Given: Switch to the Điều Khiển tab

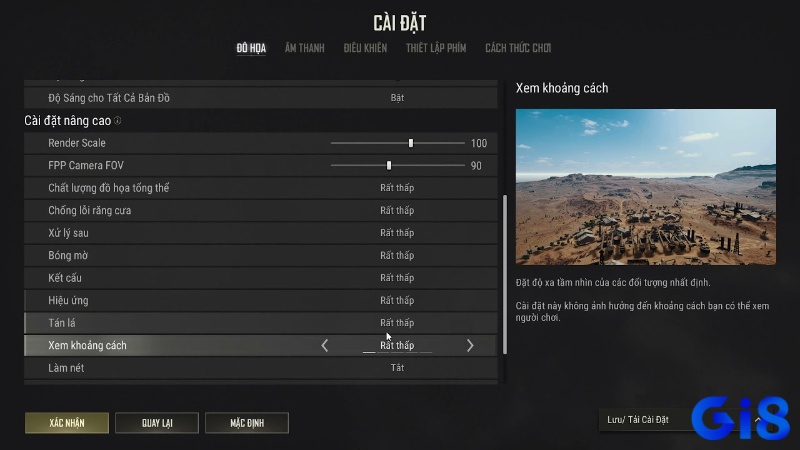Looking at the screenshot, I should [365, 48].
